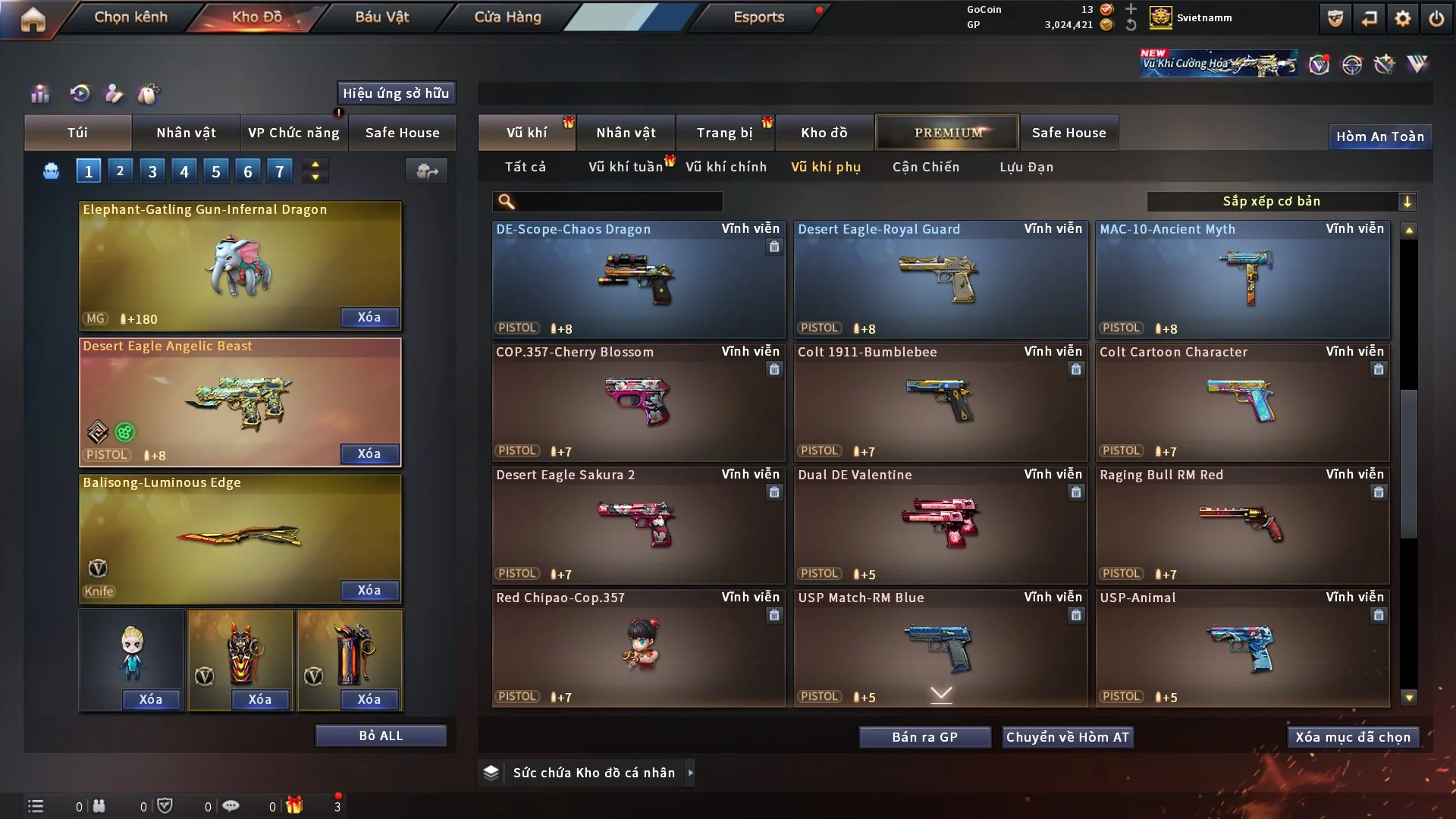Sell selected items with Bán ra GP

pos(924,737)
